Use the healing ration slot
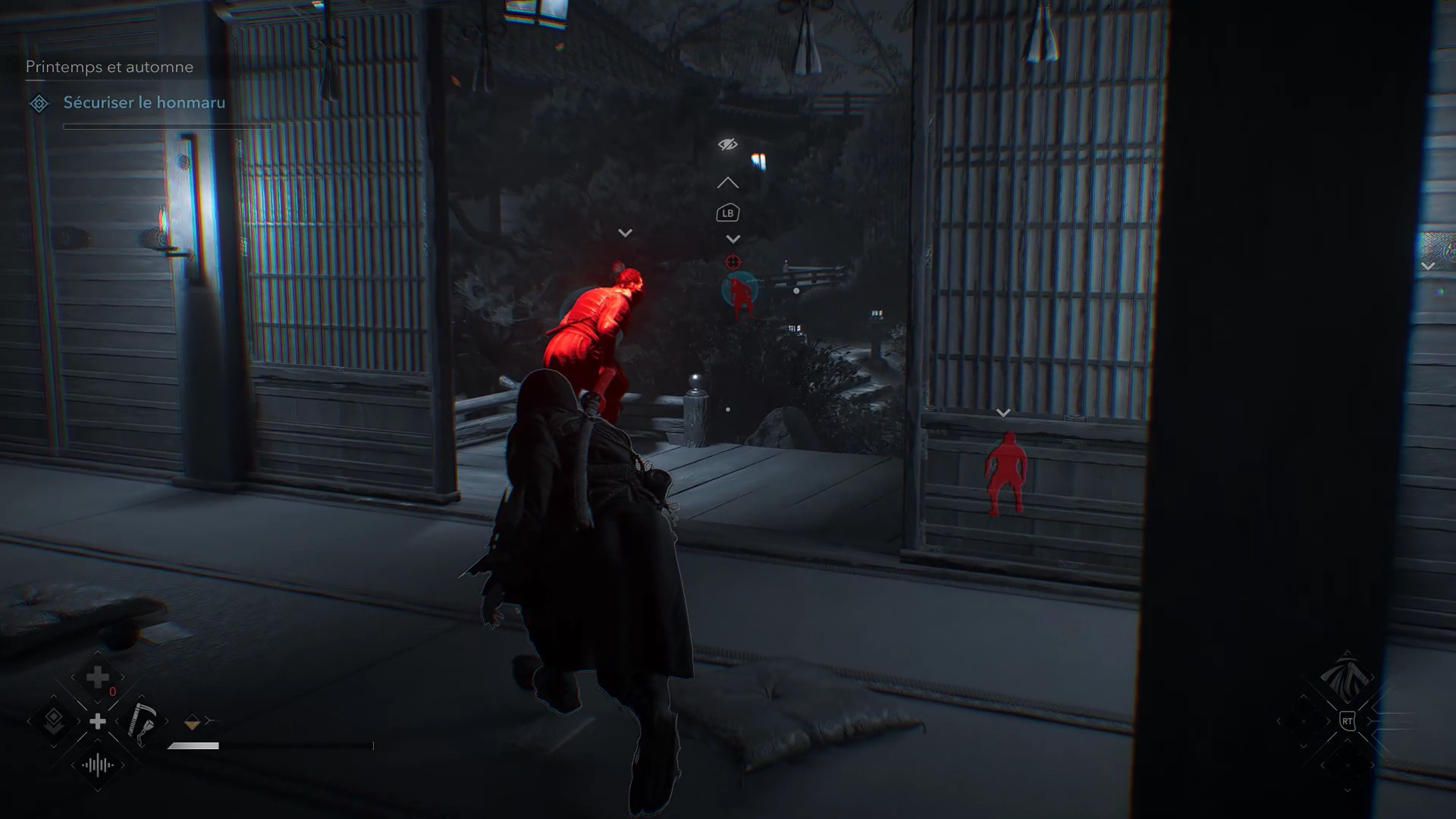This screenshot has height=819, width=1456. pos(98,678)
